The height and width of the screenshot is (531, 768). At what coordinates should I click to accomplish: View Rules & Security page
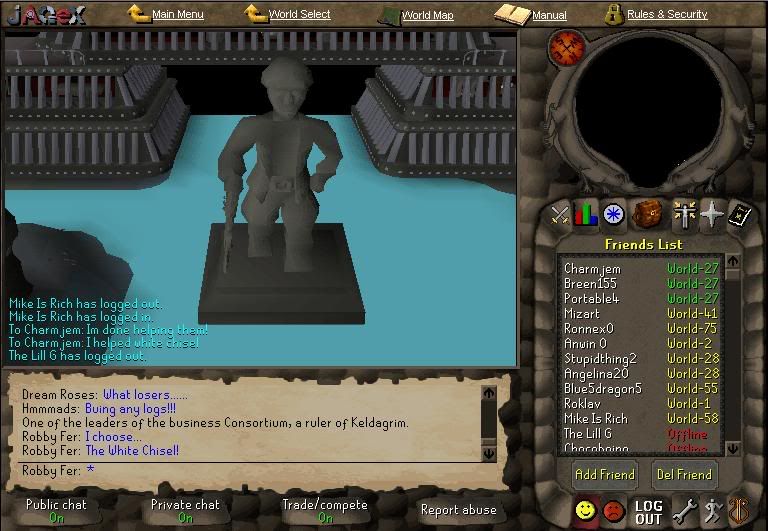[x=666, y=15]
